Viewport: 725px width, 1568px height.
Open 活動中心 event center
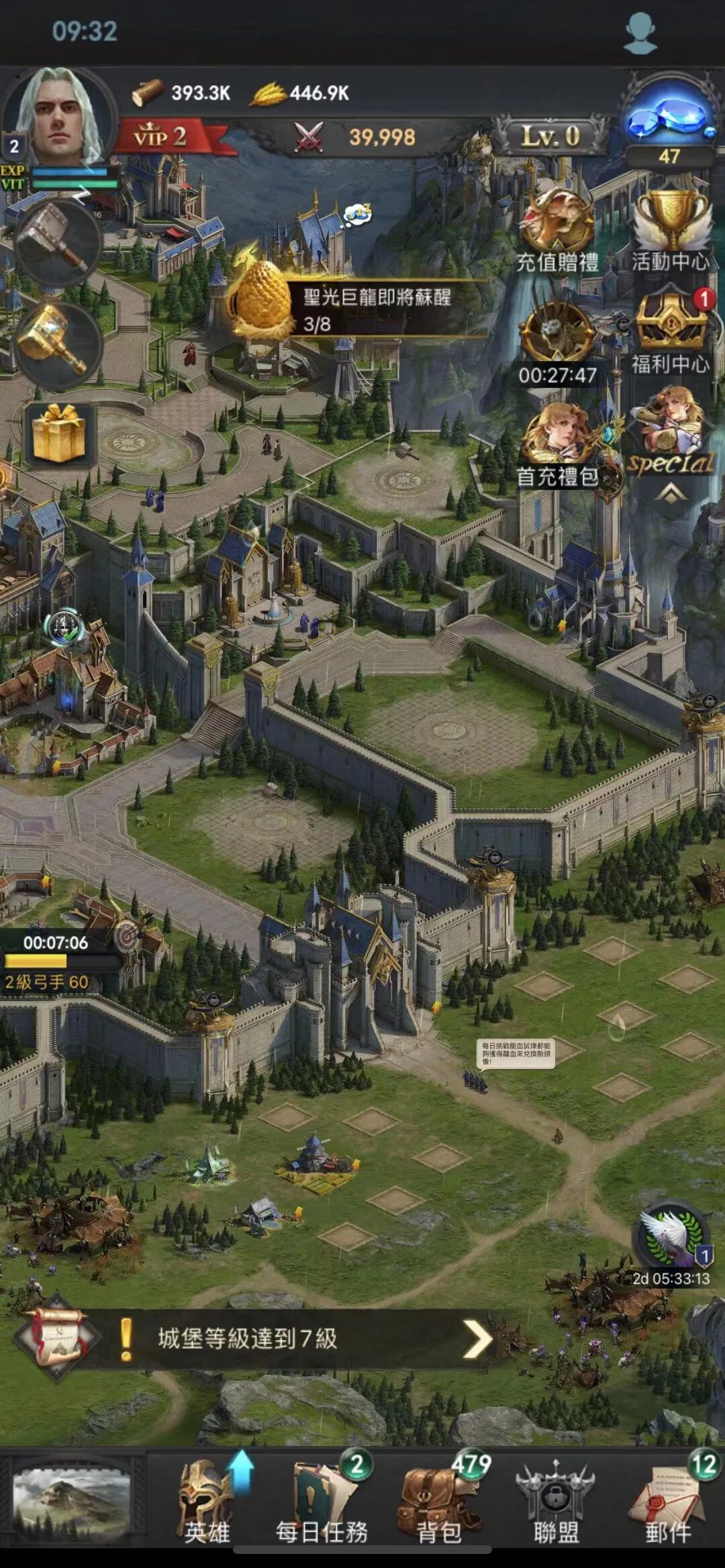pos(671,227)
